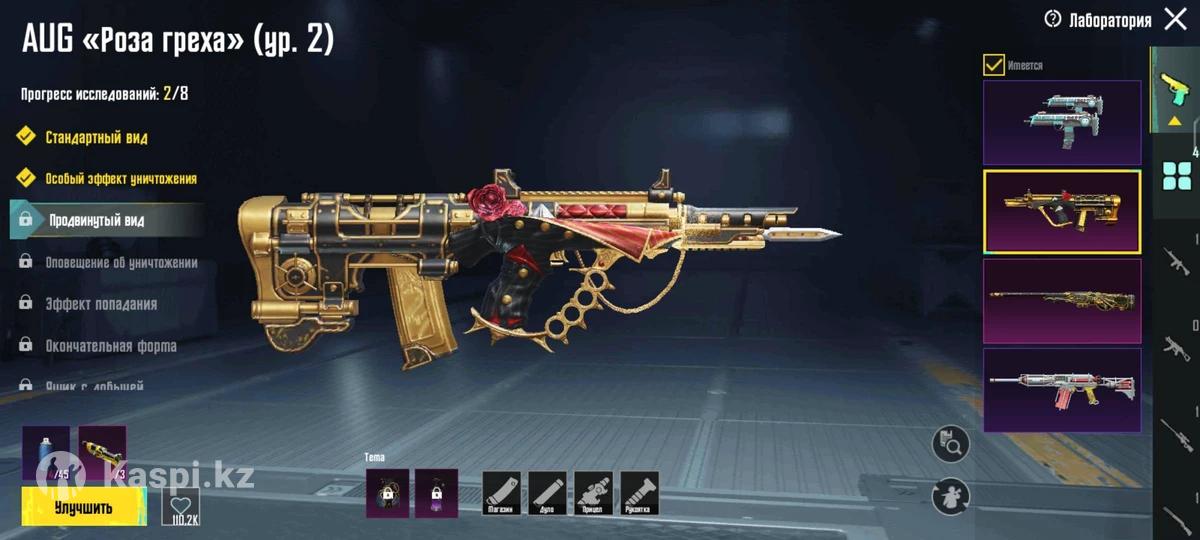
Task: Open the Прицел scope attachment slot
Action: [594, 493]
